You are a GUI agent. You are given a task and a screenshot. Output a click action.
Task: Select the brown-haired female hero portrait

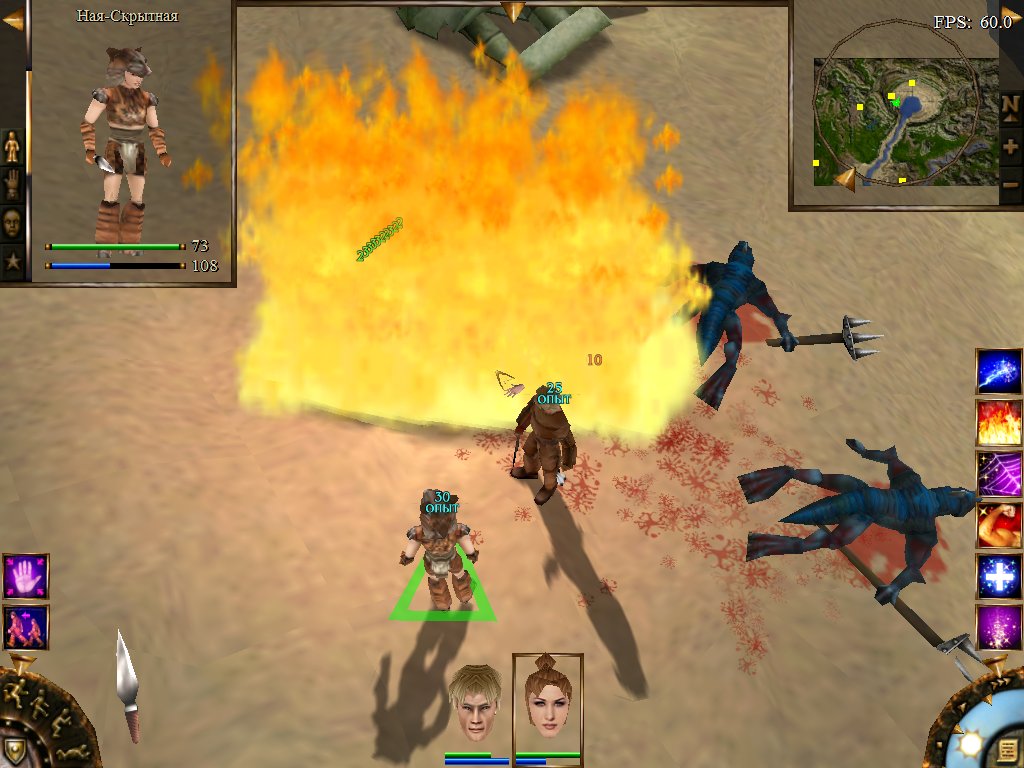(546, 700)
